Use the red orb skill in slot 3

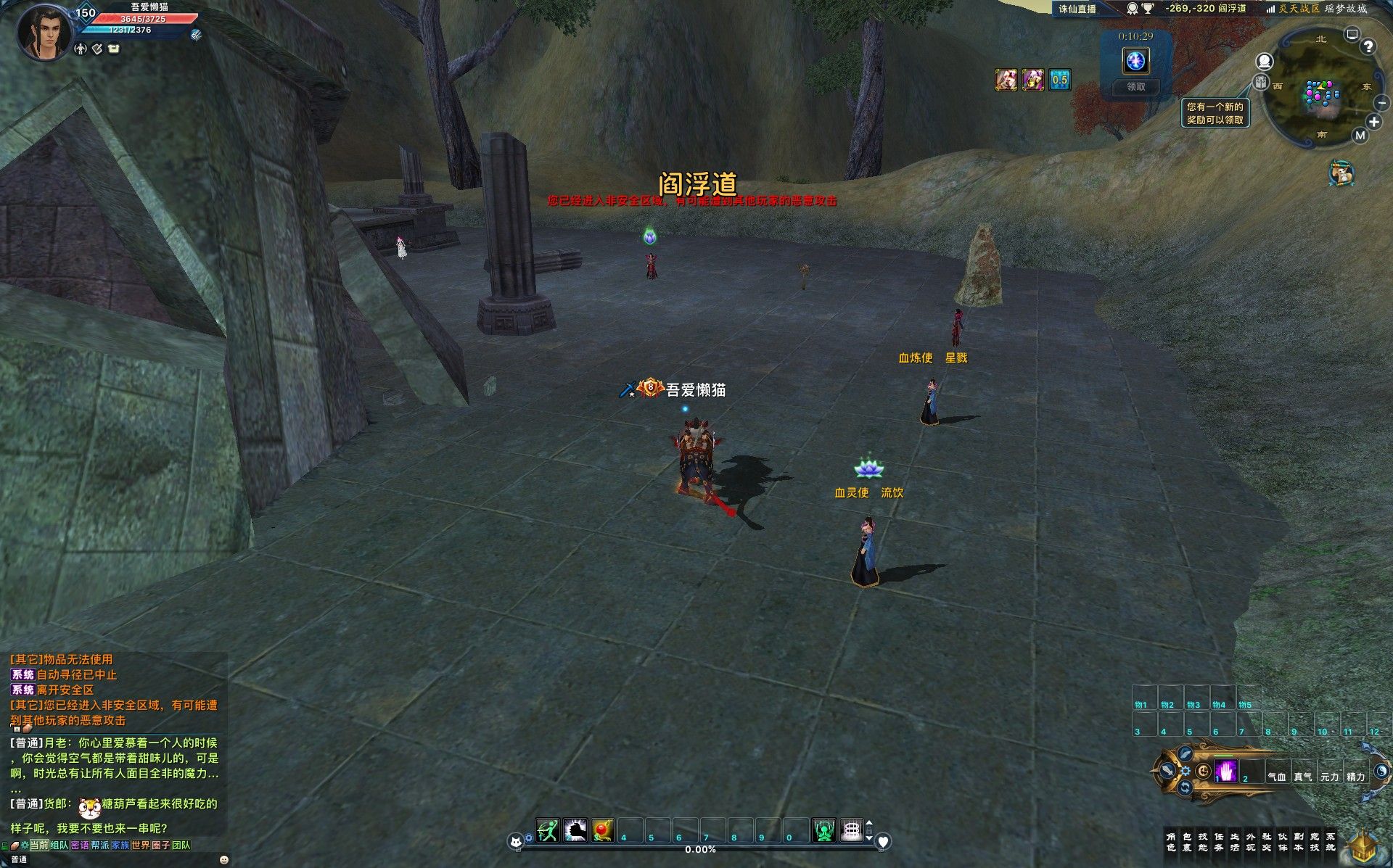(602, 830)
